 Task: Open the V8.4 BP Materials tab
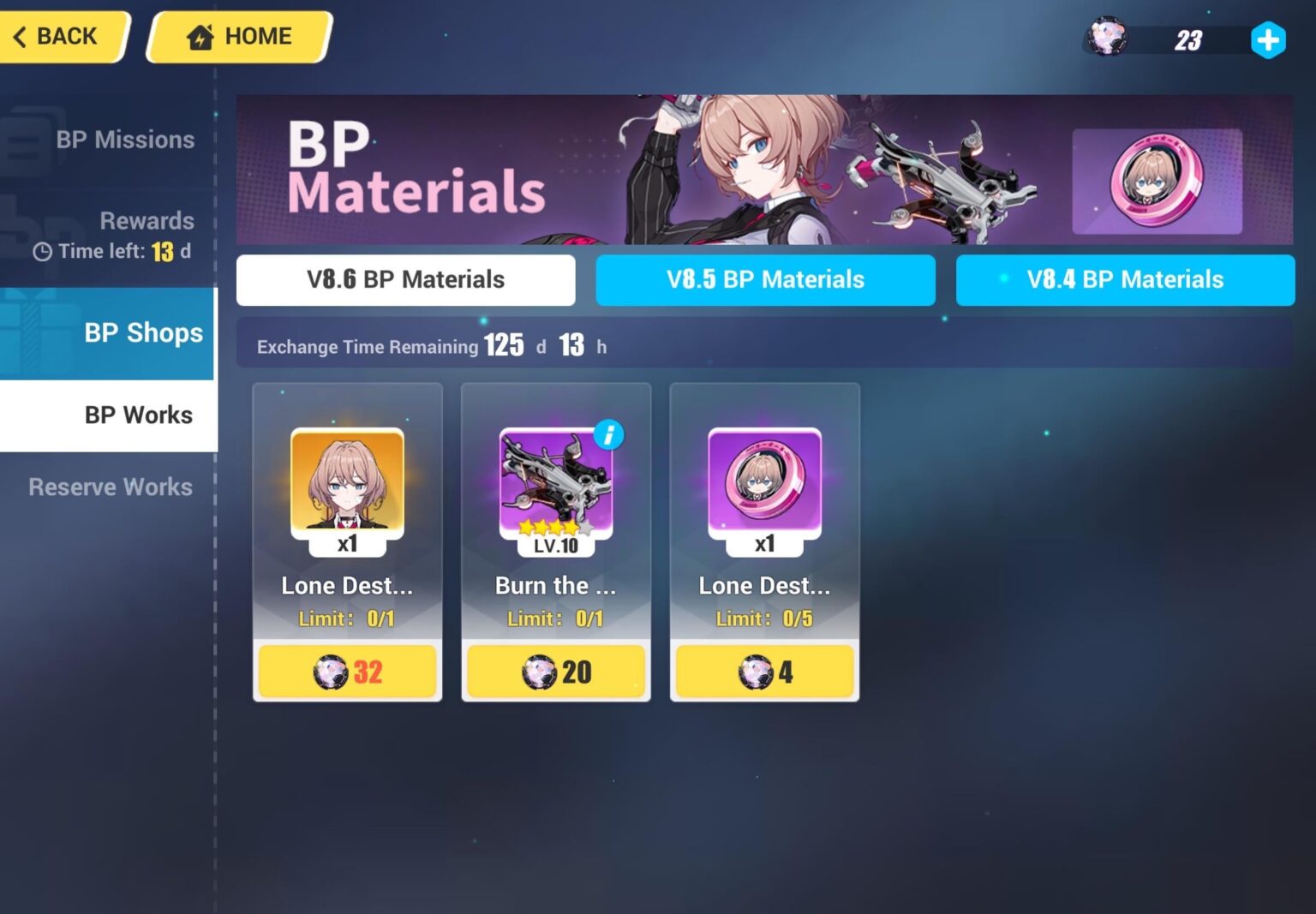tap(1125, 279)
